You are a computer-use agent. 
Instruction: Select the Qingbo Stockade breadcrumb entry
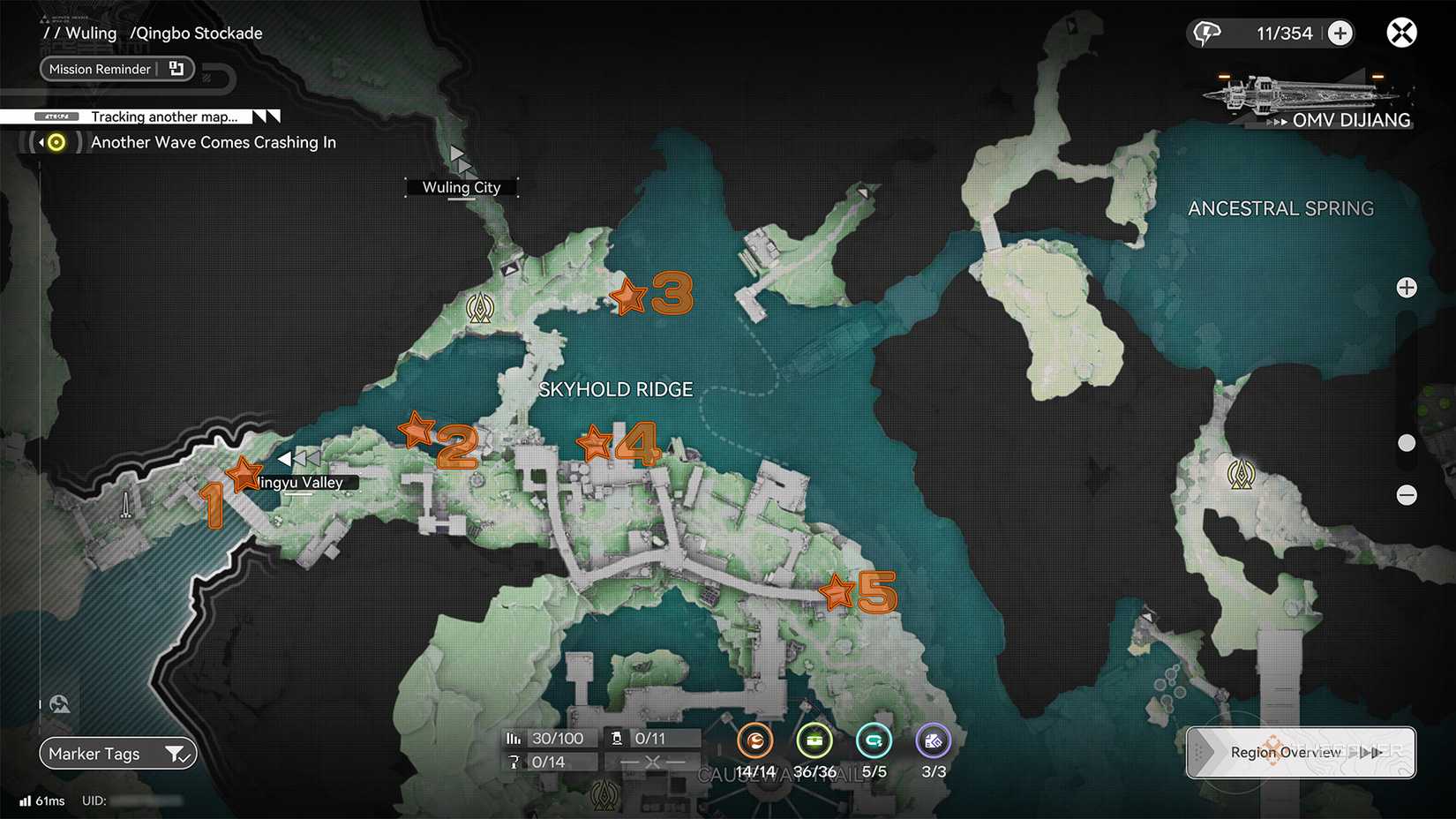pyautogui.click(x=197, y=33)
